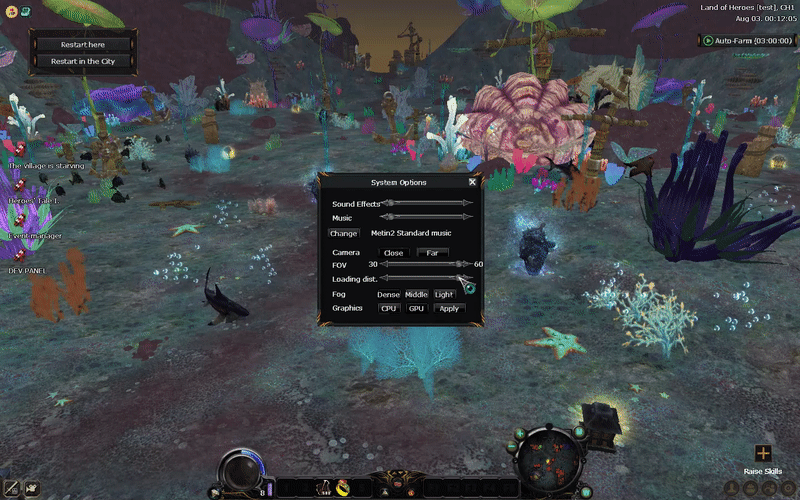800x500 pixels.
Task: Close the System Options window
Action: coord(472,182)
